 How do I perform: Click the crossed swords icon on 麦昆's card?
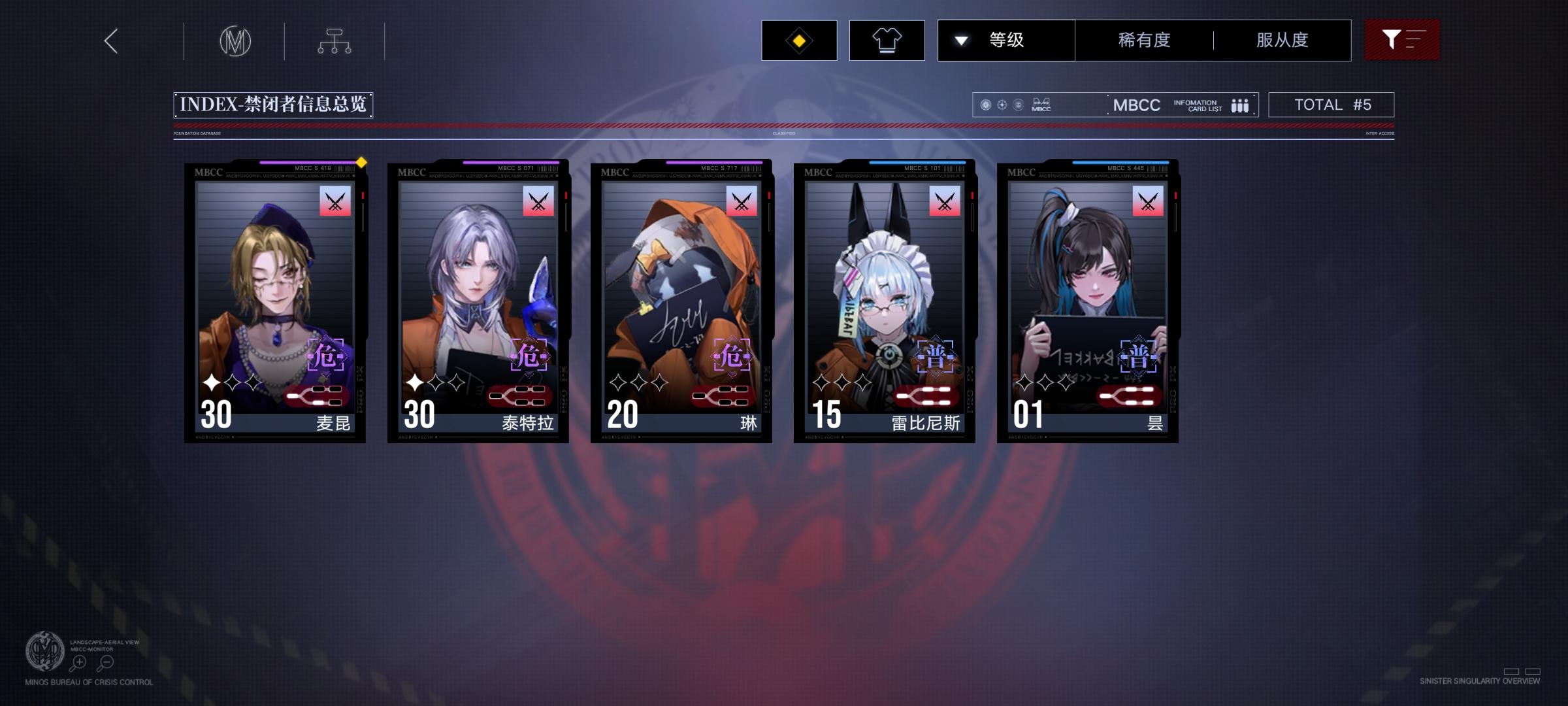[335, 201]
